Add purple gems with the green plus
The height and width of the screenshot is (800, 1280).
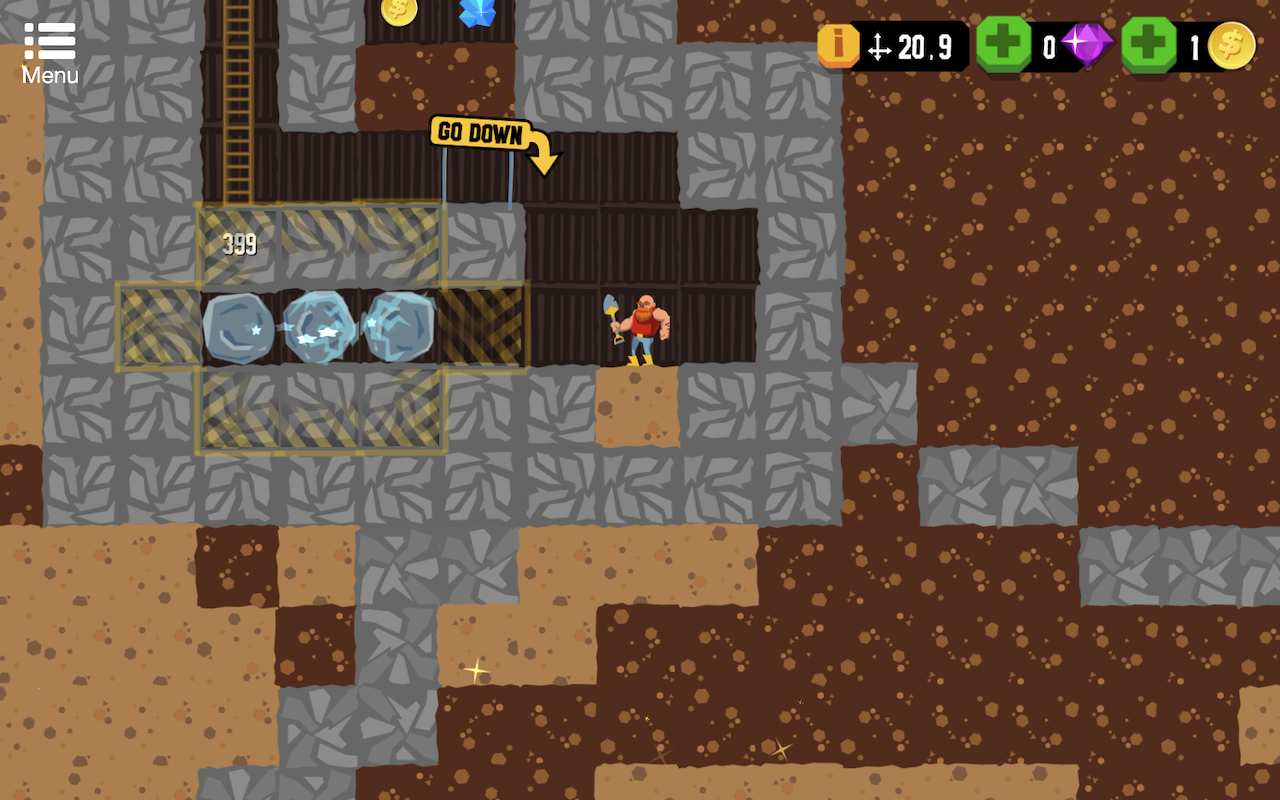point(1003,45)
